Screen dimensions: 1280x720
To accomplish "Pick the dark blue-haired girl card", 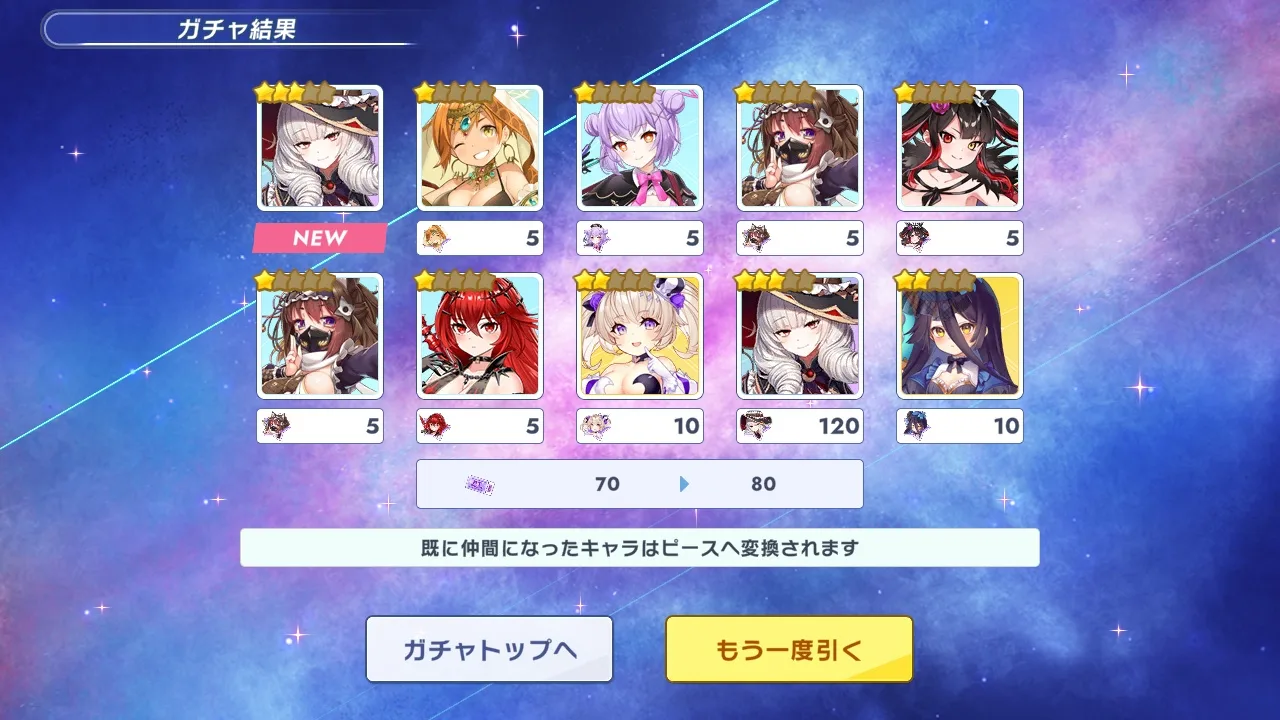I will tap(960, 336).
